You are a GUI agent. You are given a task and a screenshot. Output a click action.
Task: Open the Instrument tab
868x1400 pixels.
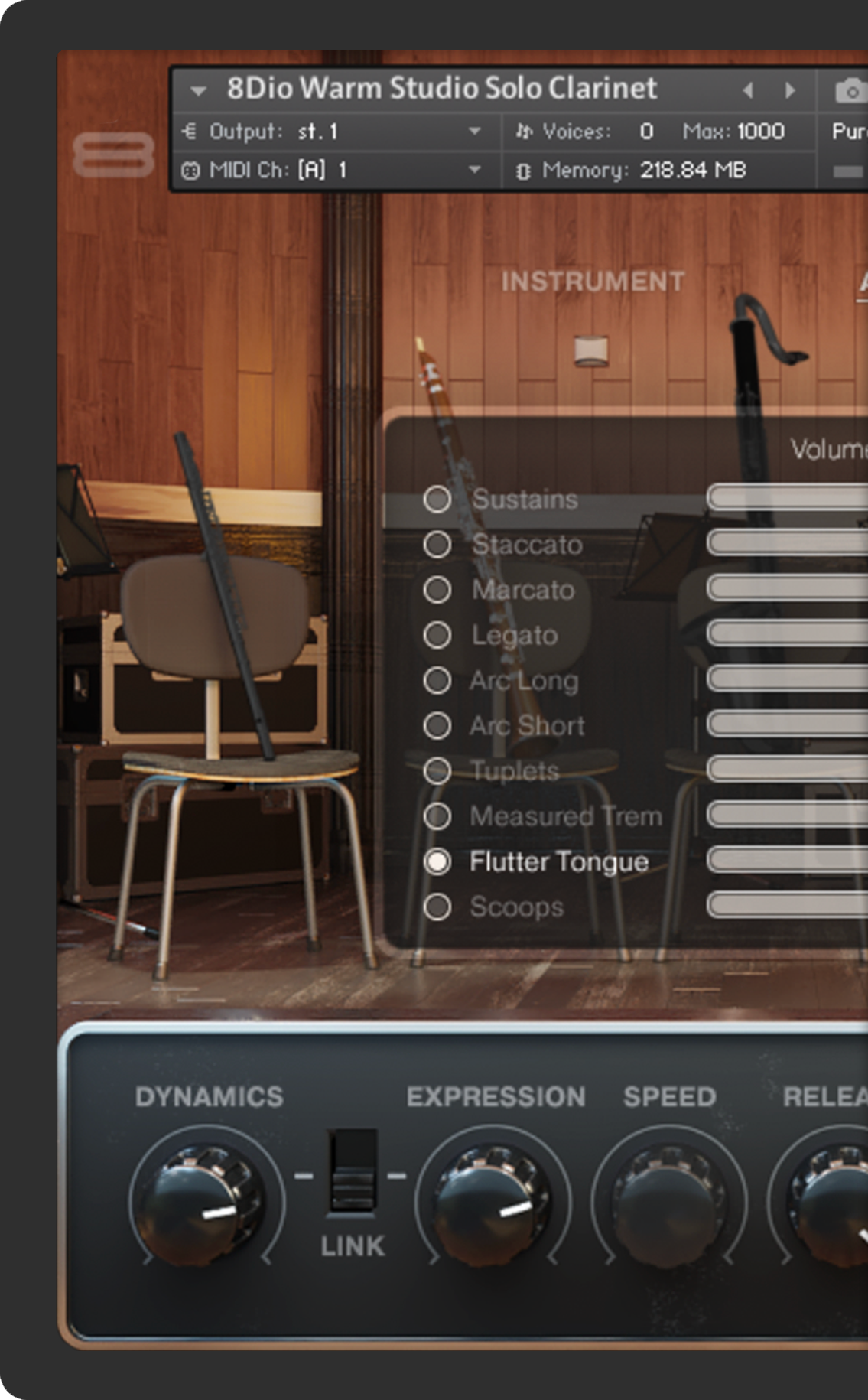pos(593,282)
